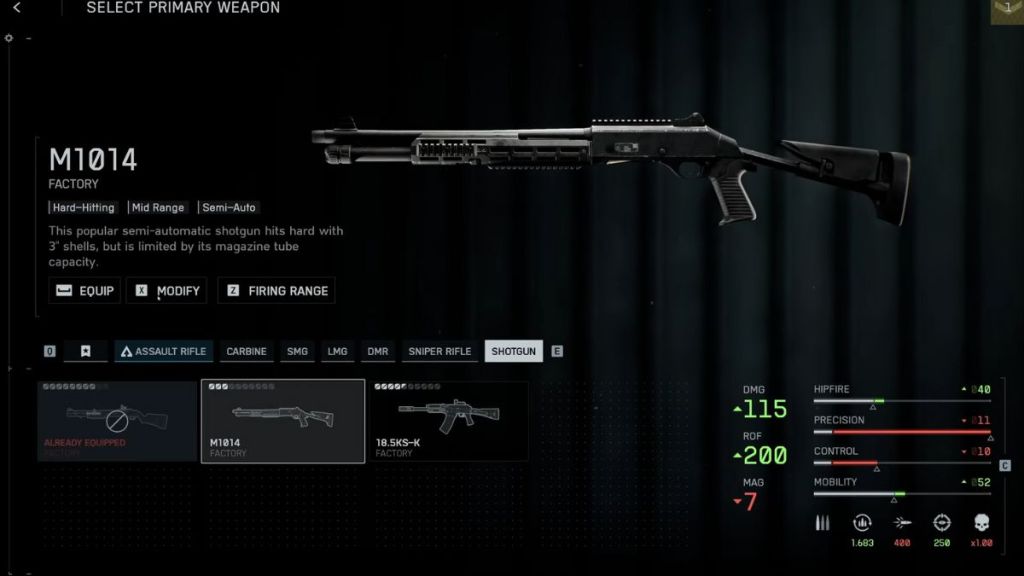The image size is (1024, 576).
Task: Switch to the DMR tab
Action: pos(377,351)
